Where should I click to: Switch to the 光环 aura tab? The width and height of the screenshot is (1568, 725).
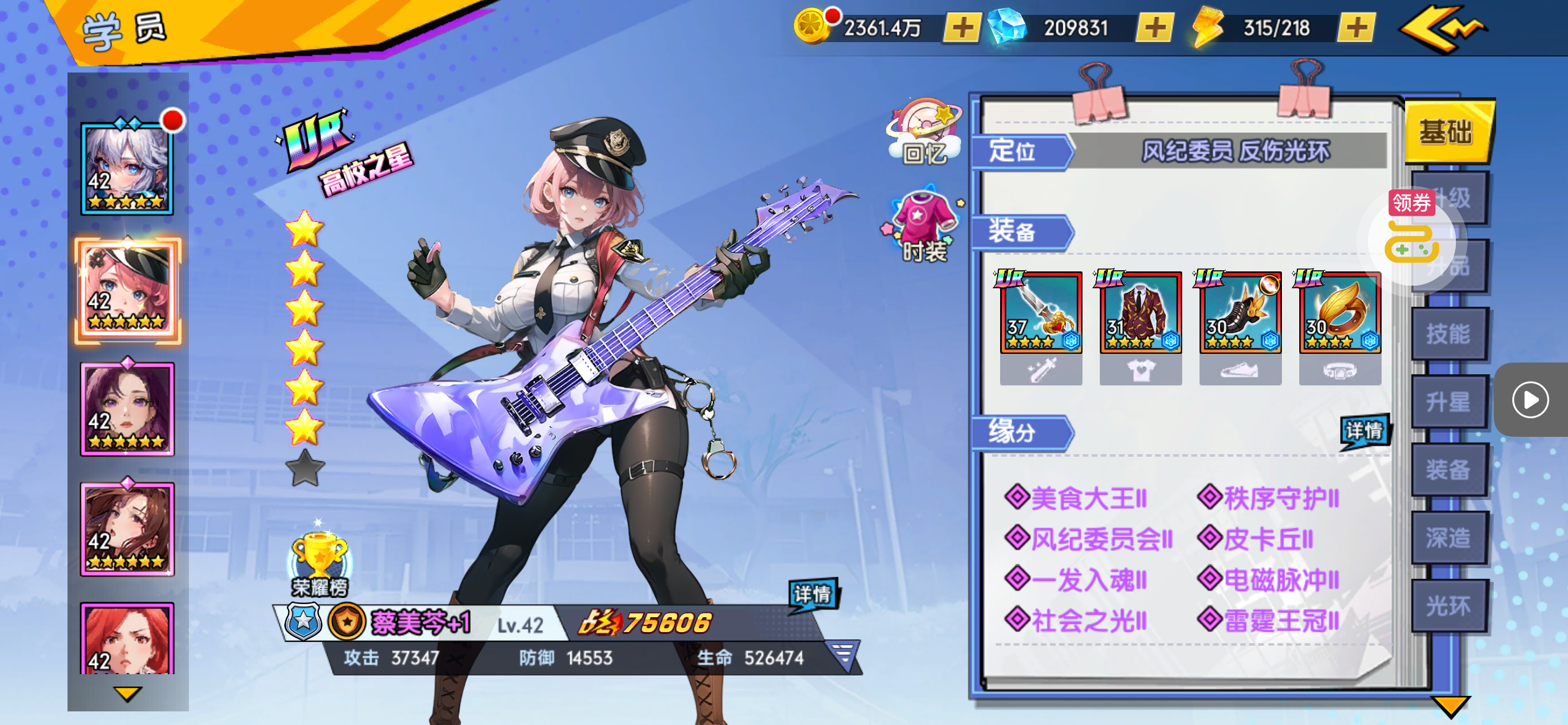coord(1448,607)
